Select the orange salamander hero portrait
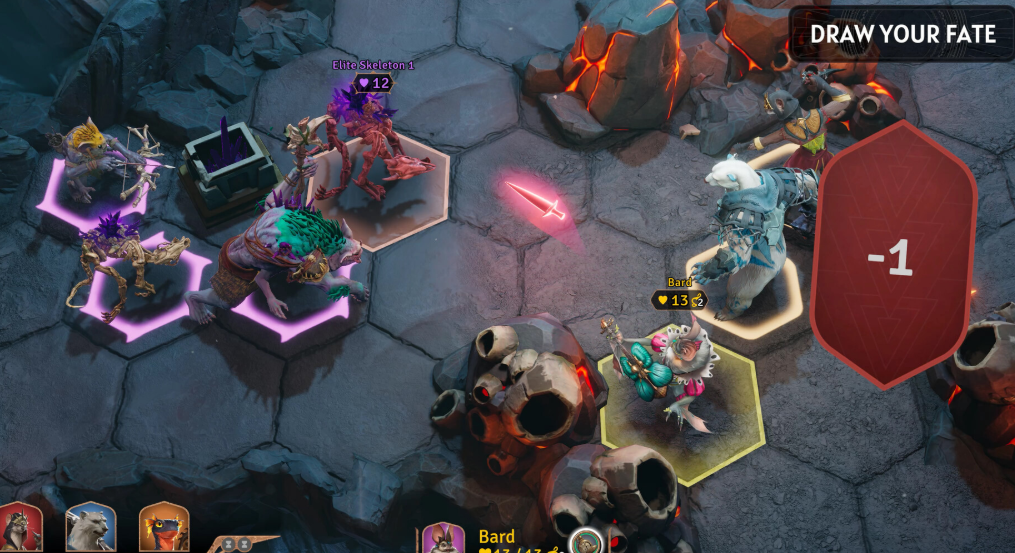 (164, 528)
